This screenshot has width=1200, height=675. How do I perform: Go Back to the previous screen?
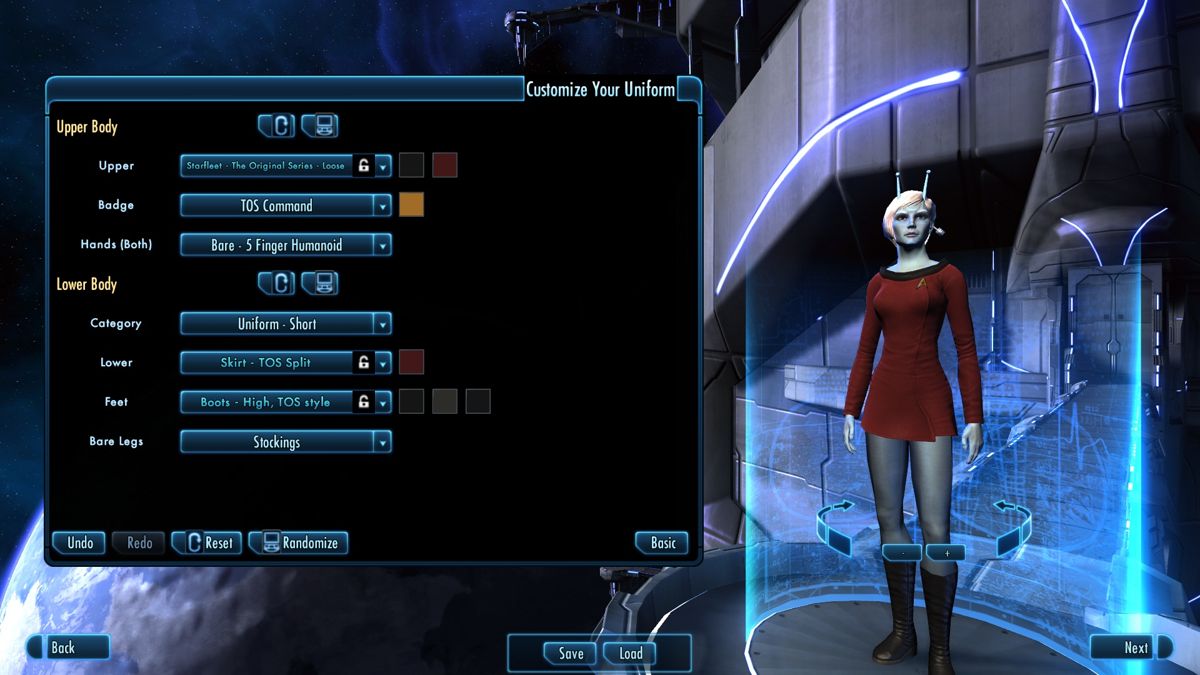tap(64, 648)
